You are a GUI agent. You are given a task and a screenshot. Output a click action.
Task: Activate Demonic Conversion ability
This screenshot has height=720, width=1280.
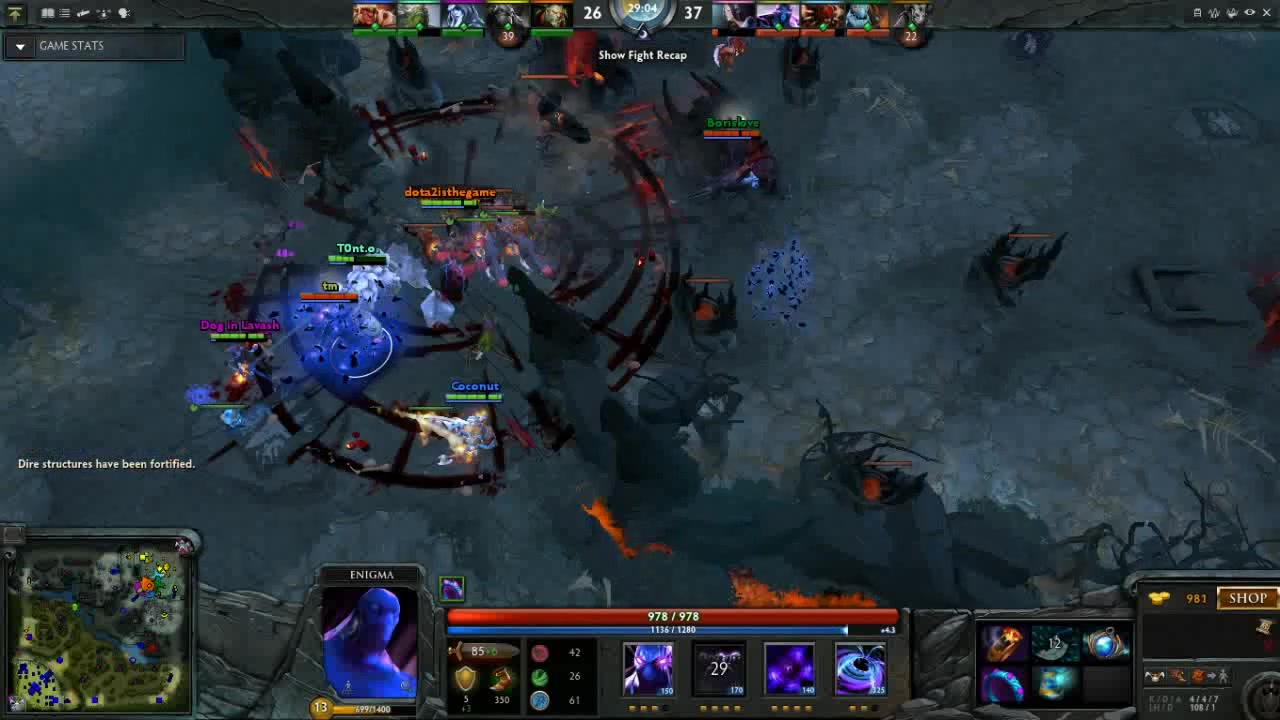[x=719, y=668]
